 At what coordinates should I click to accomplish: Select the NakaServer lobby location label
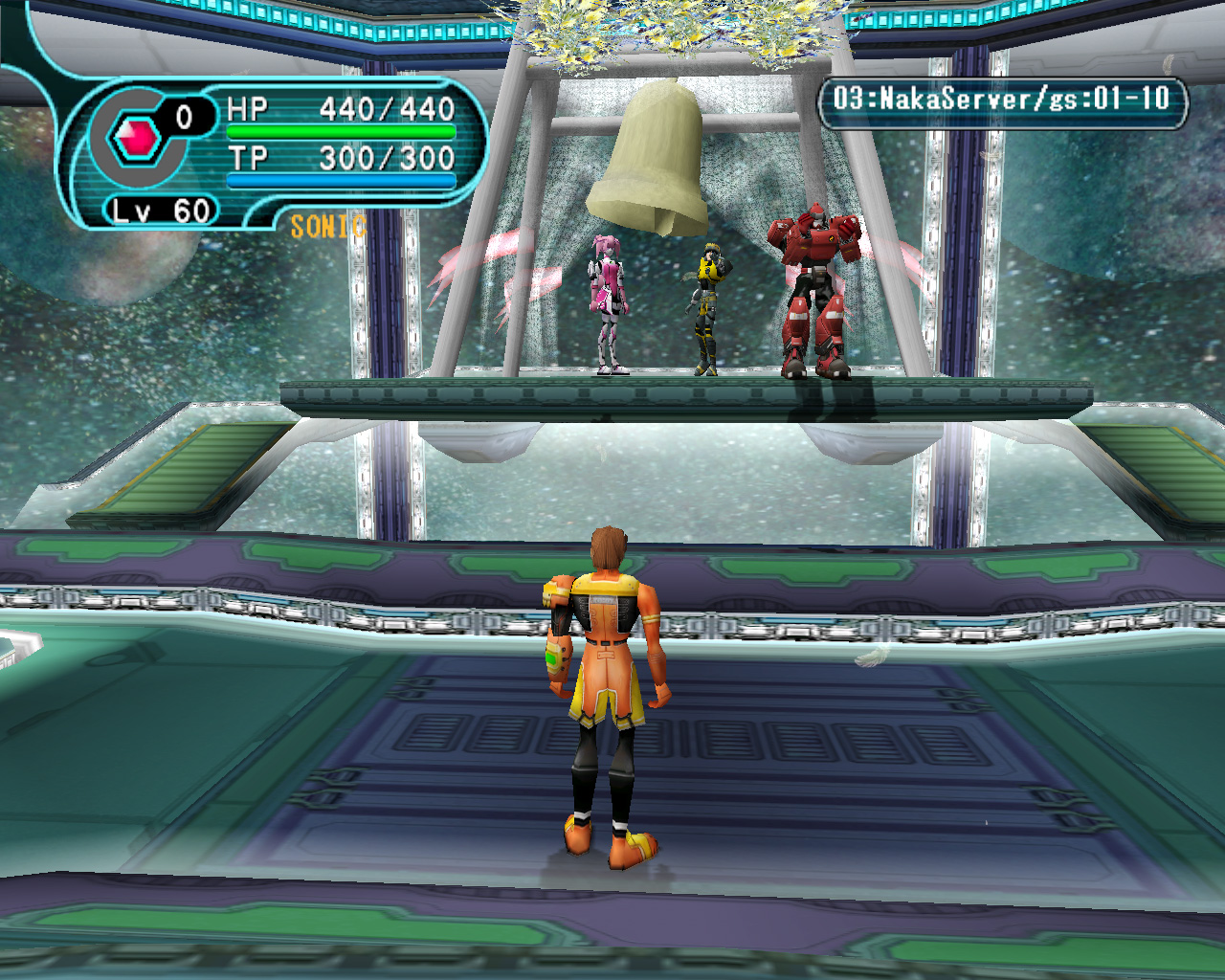coord(1001,100)
